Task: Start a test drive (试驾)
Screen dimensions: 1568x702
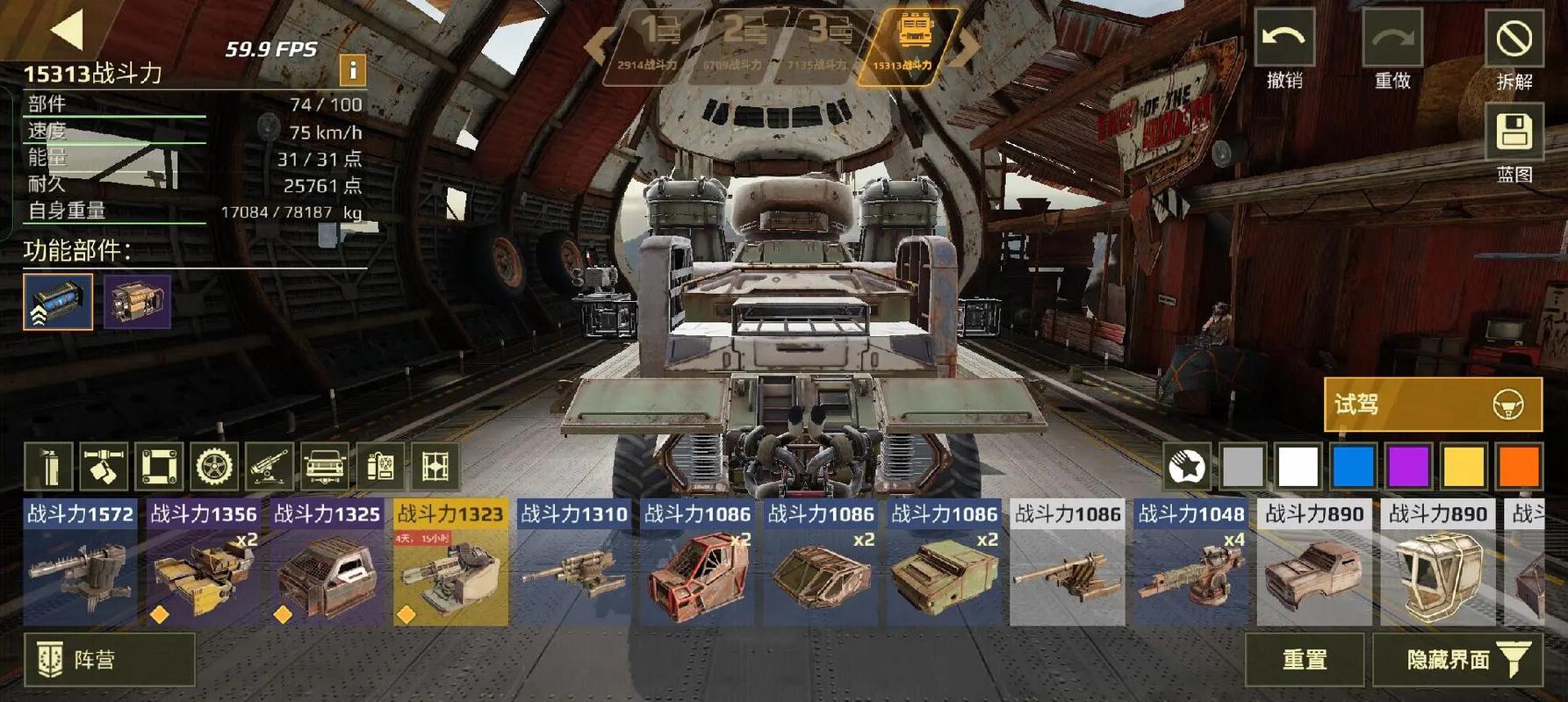Action: click(1432, 405)
